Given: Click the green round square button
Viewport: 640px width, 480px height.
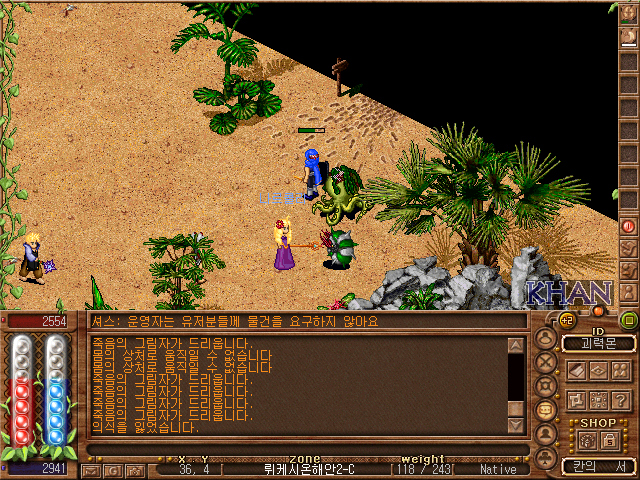Looking at the screenshot, I should pos(628,321).
